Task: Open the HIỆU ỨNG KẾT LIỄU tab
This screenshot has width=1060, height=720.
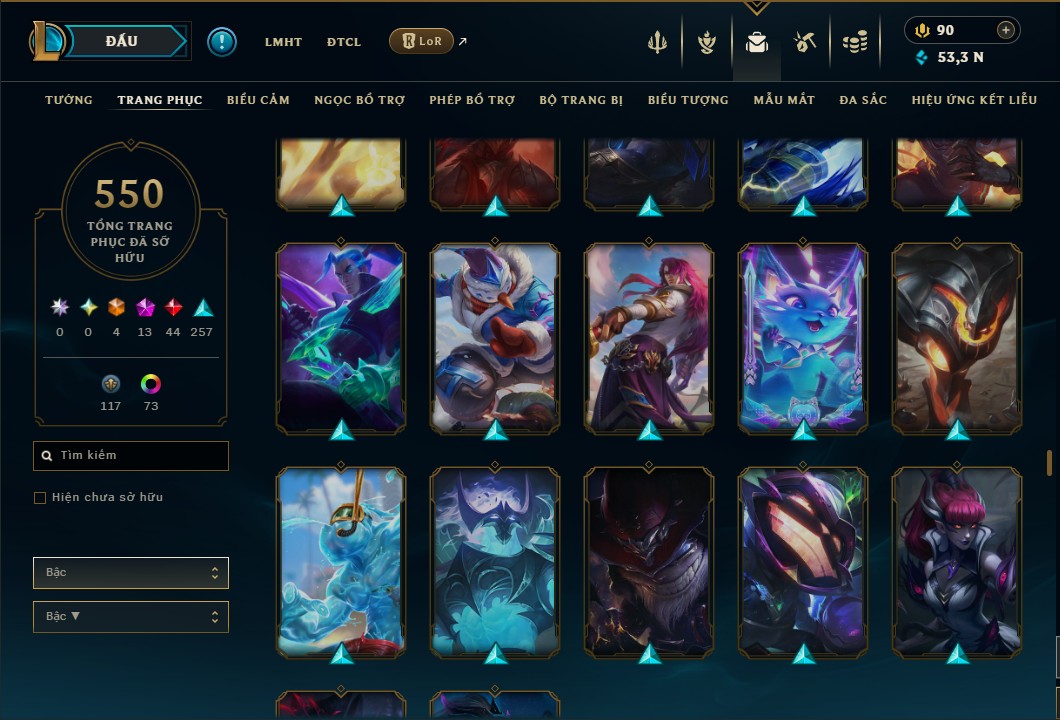Action: 974,100
